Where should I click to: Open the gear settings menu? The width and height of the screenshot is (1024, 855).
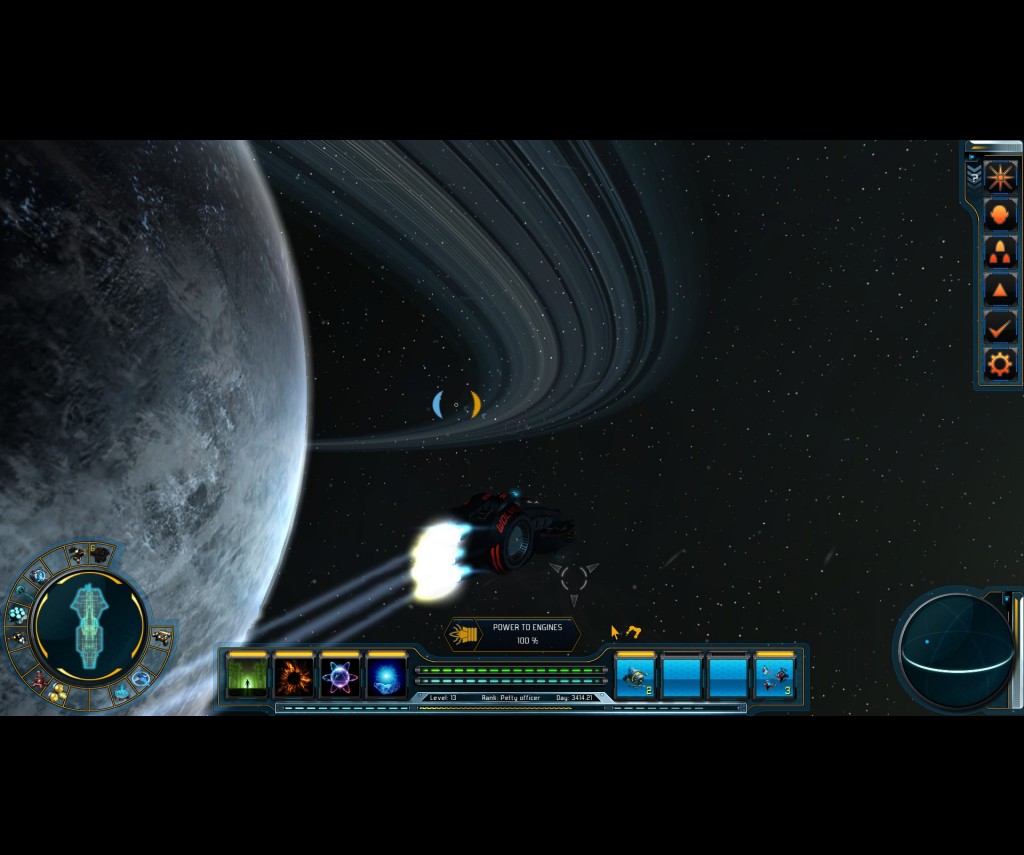click(x=1000, y=363)
